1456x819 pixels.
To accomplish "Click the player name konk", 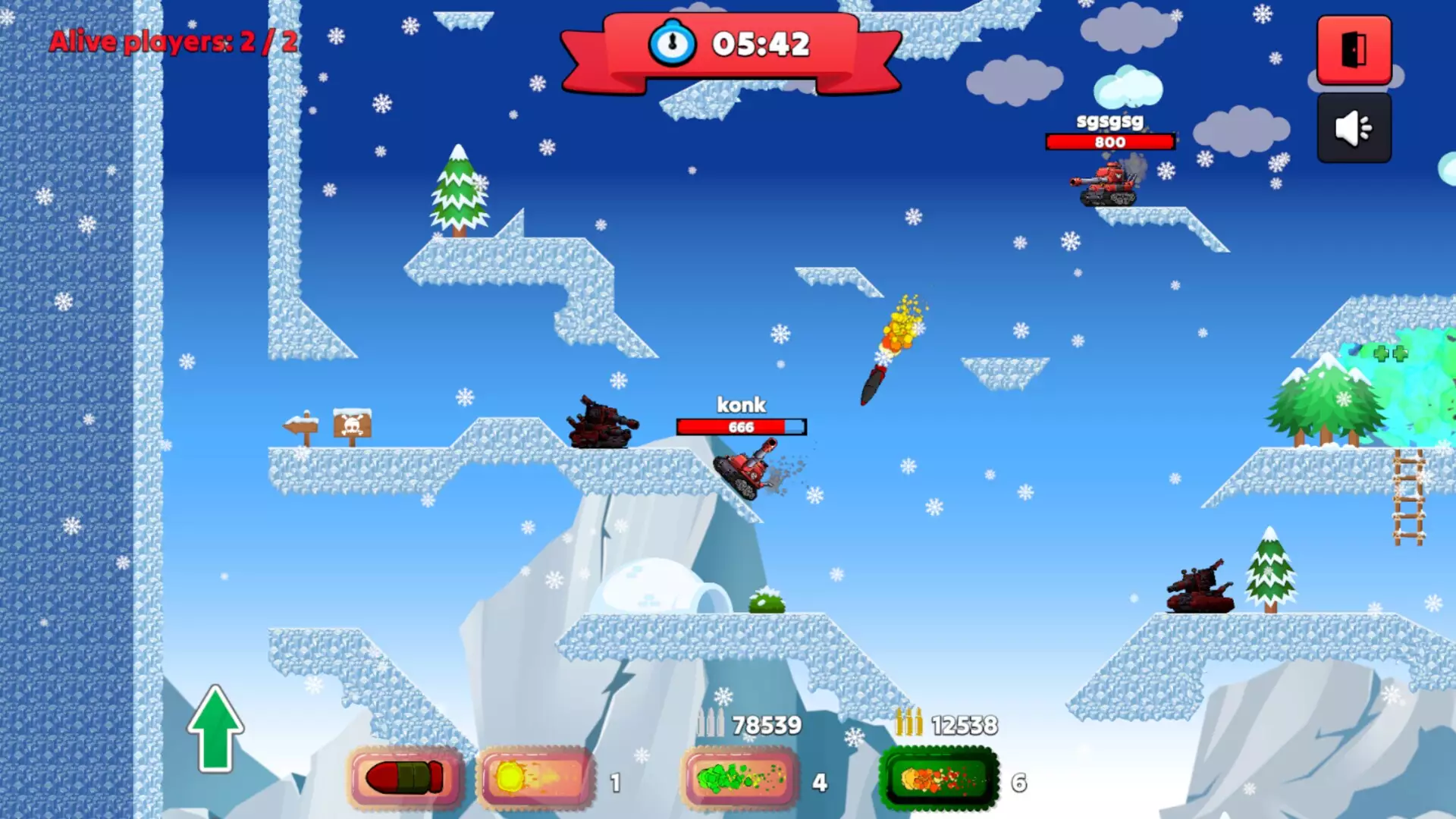I will click(x=742, y=405).
